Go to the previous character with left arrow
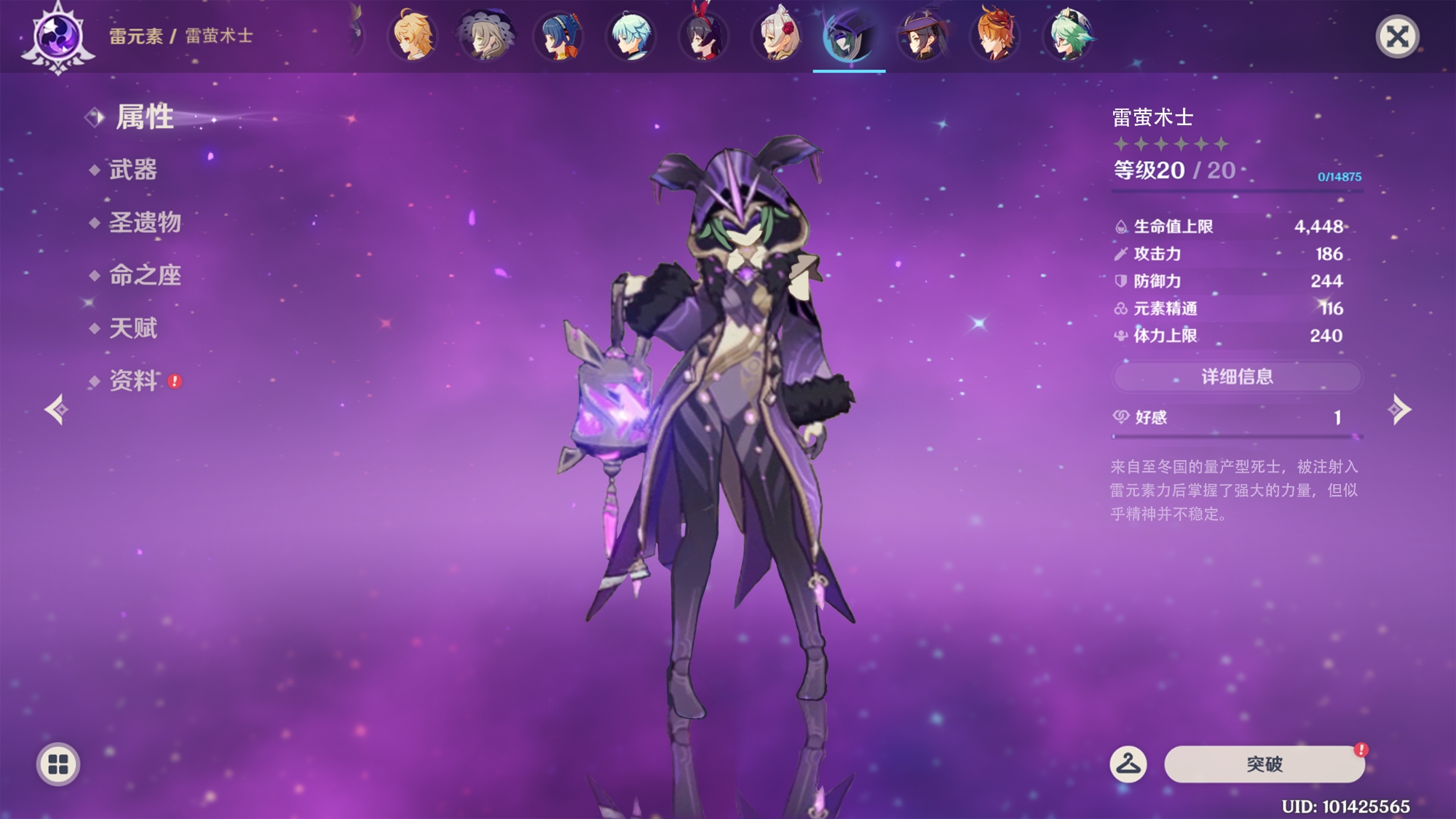Screen dimensions: 1456x819 (x=57, y=409)
